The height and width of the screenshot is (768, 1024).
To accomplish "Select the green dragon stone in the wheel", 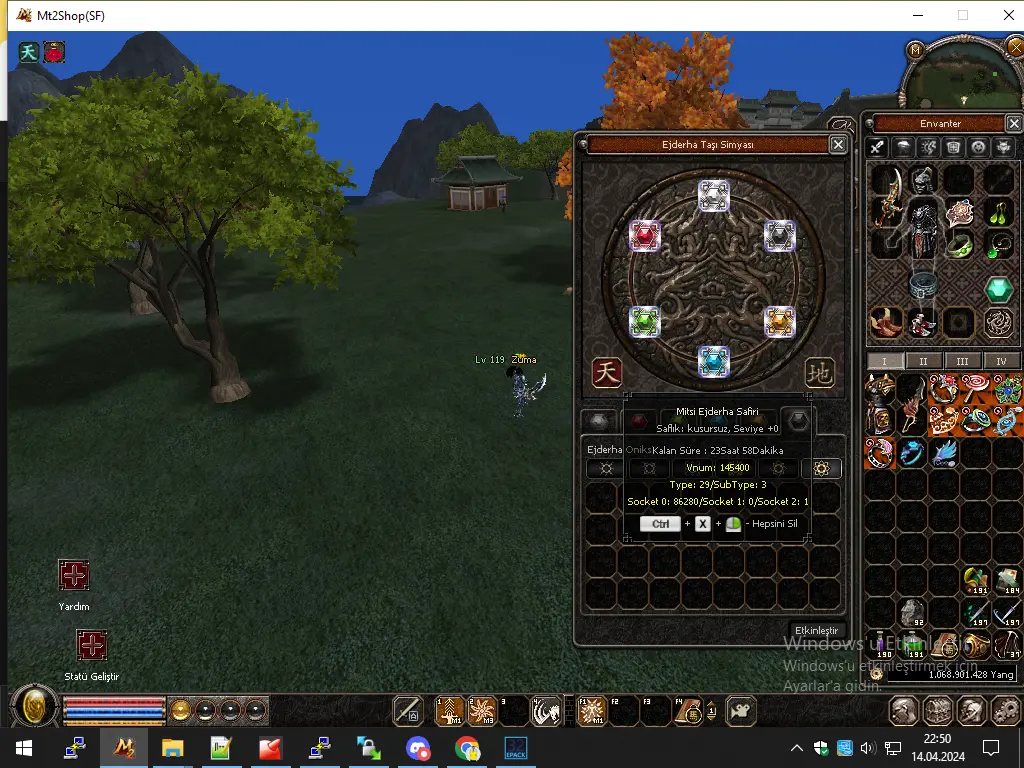I will [x=645, y=321].
